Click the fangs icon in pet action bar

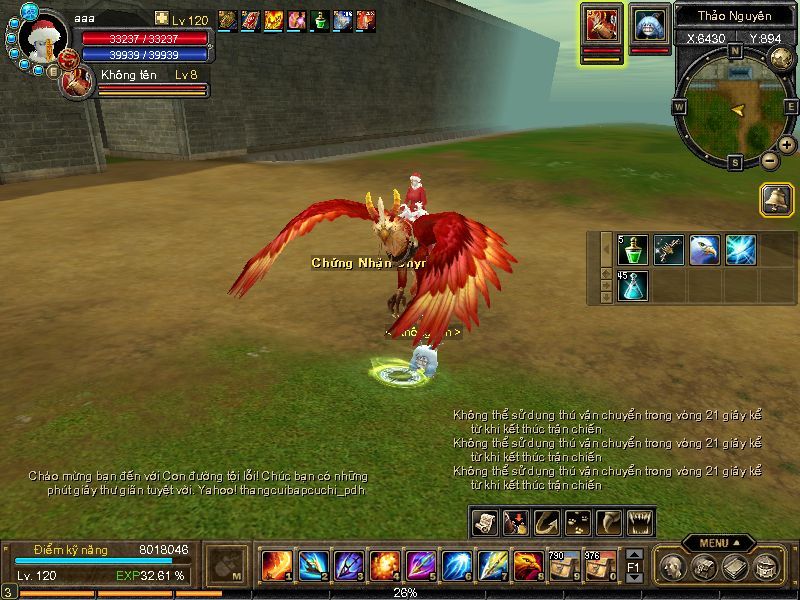tap(640, 522)
